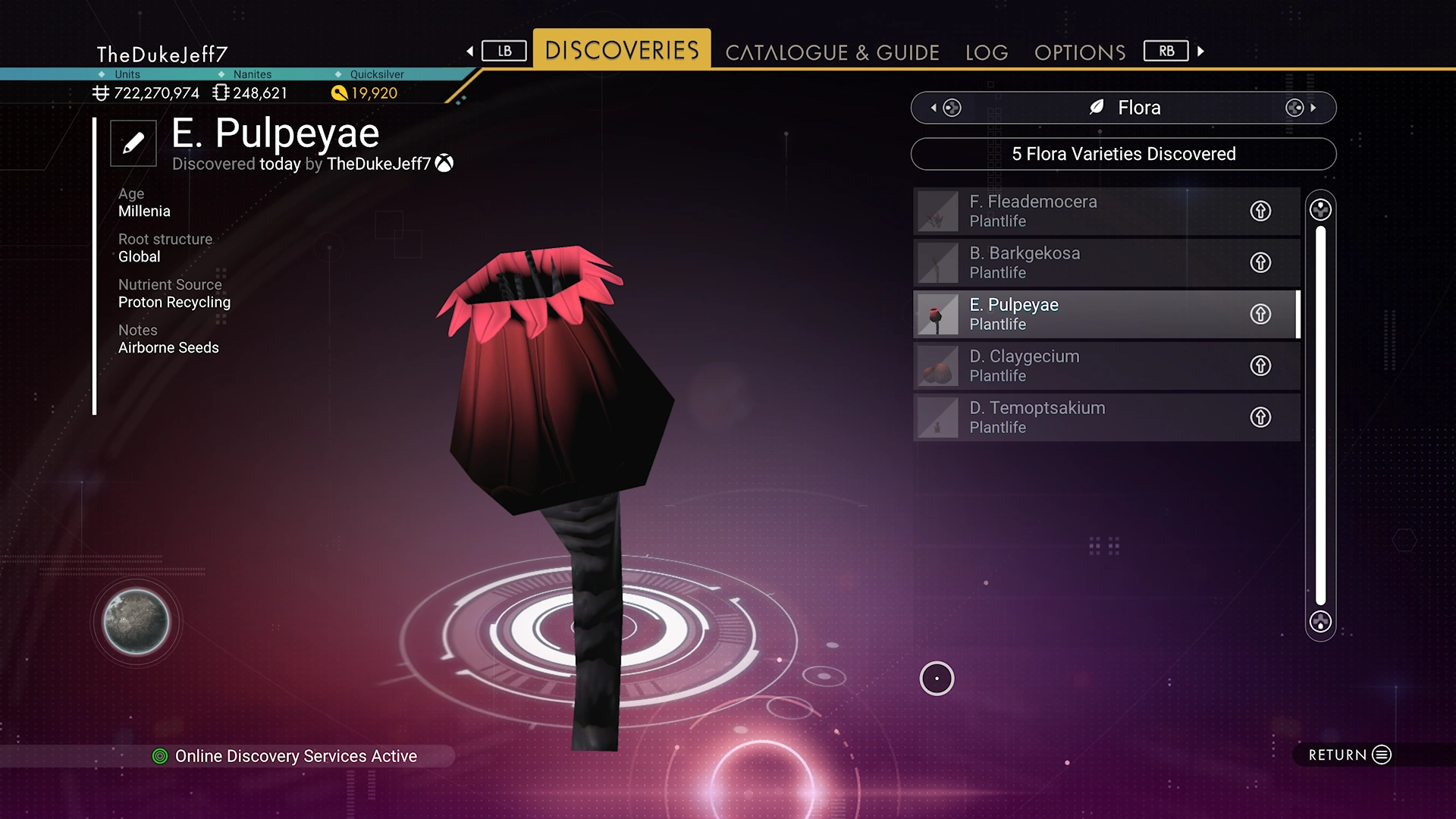Upload the D. Temoptsakium discovery
The width and height of the screenshot is (1456, 819).
click(x=1260, y=417)
